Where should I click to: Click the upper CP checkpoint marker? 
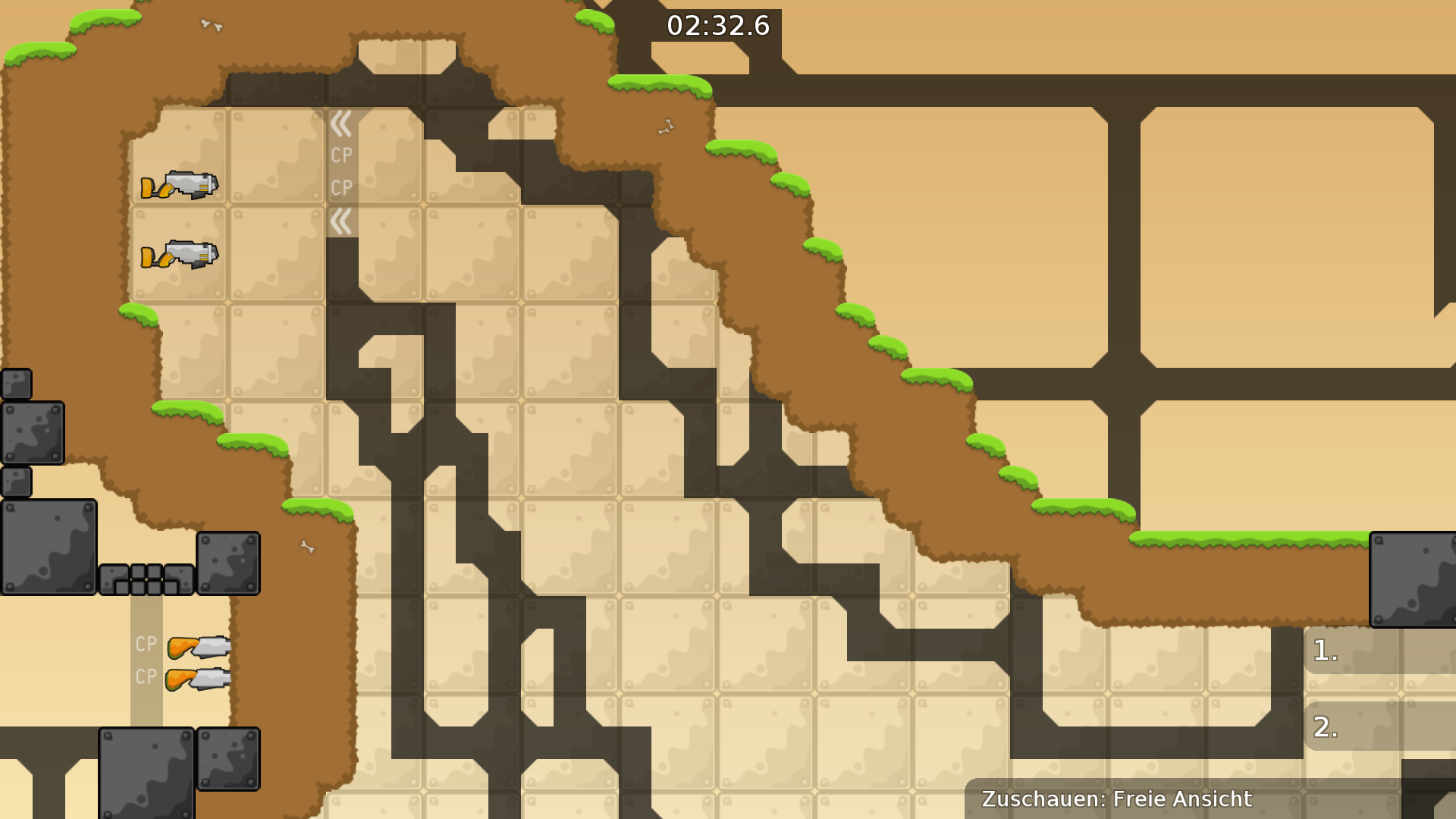point(340,155)
